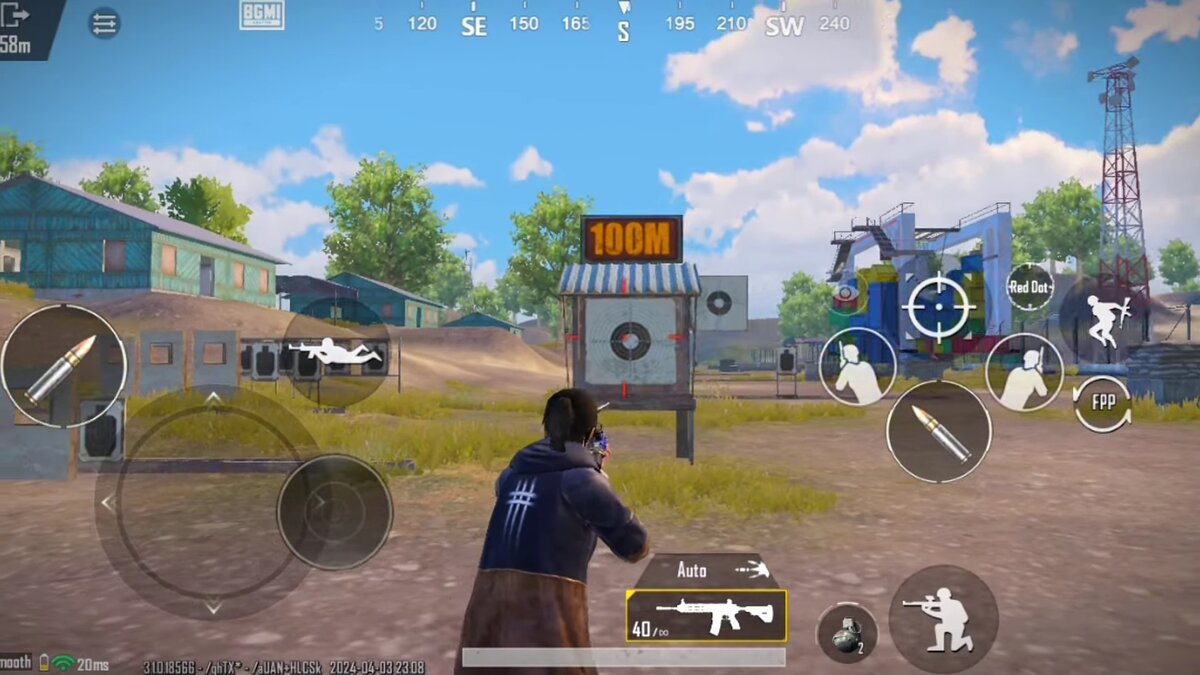Select the highlighted assault rifle weapon slot

[706, 615]
